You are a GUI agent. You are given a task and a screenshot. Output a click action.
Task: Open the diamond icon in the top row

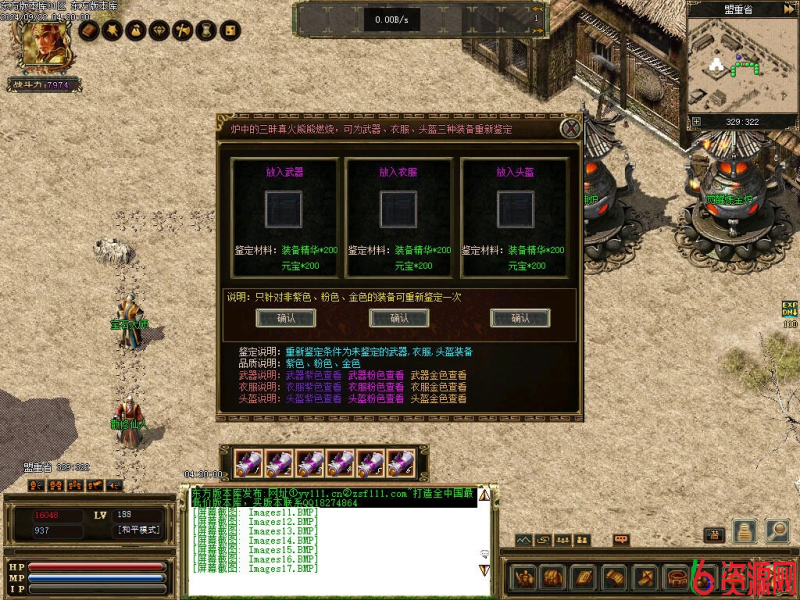pyautogui.click(x=159, y=32)
